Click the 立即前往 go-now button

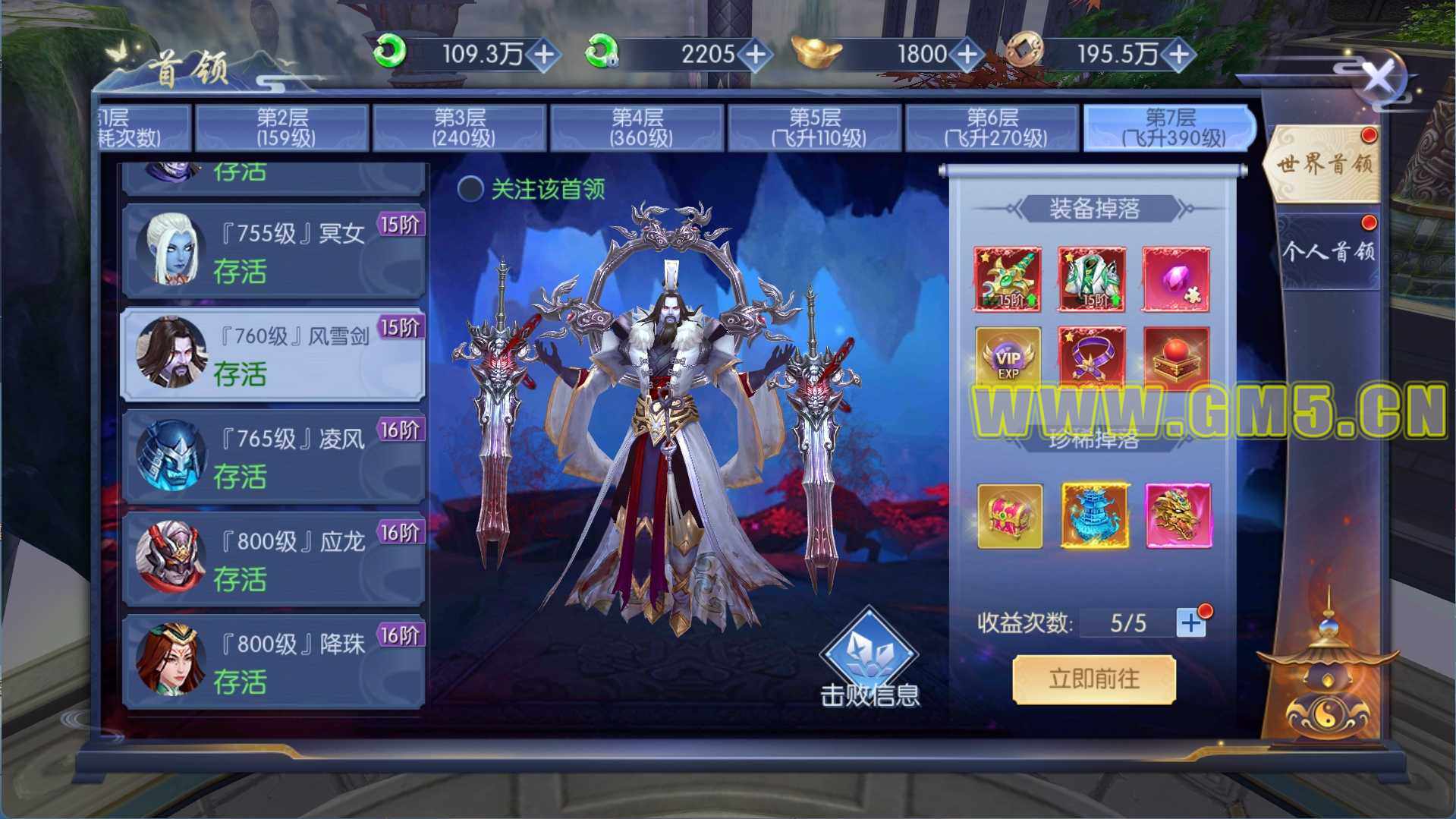pos(1094,679)
